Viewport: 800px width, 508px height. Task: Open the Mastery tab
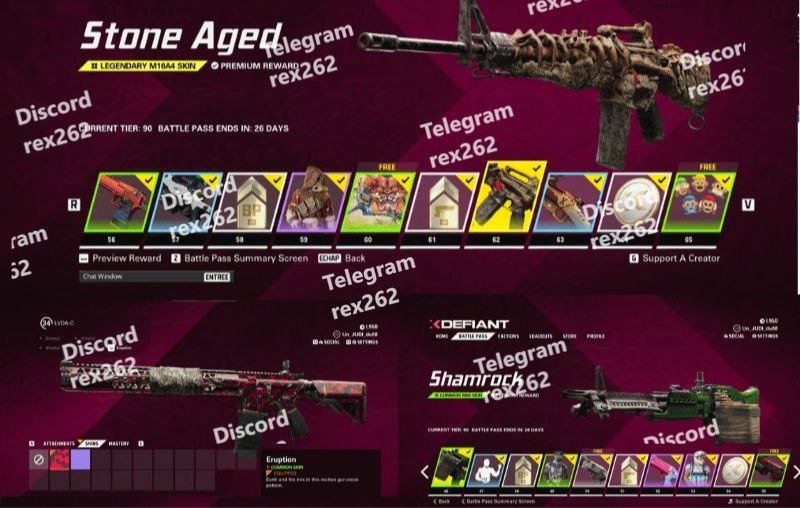119,443
